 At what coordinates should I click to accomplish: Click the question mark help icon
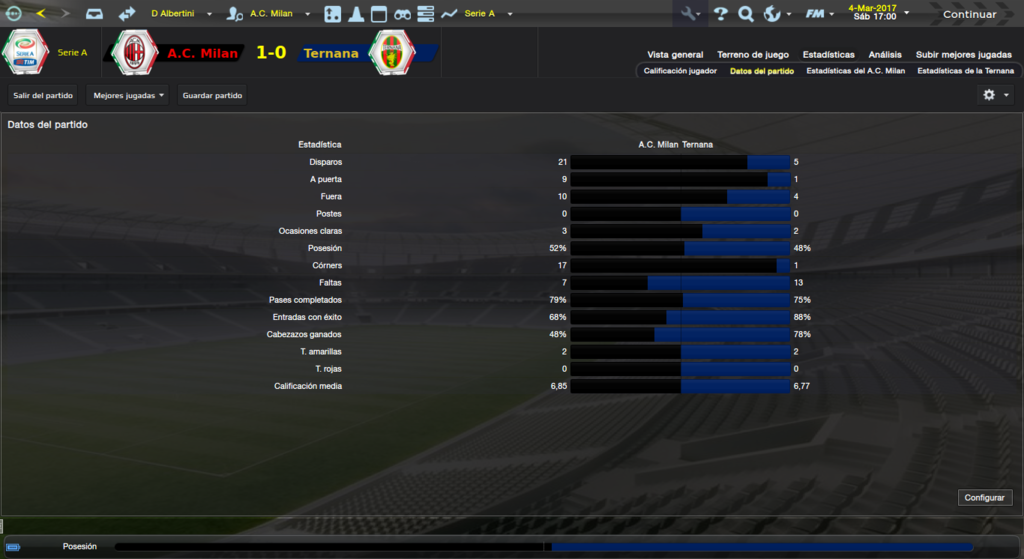(x=720, y=14)
